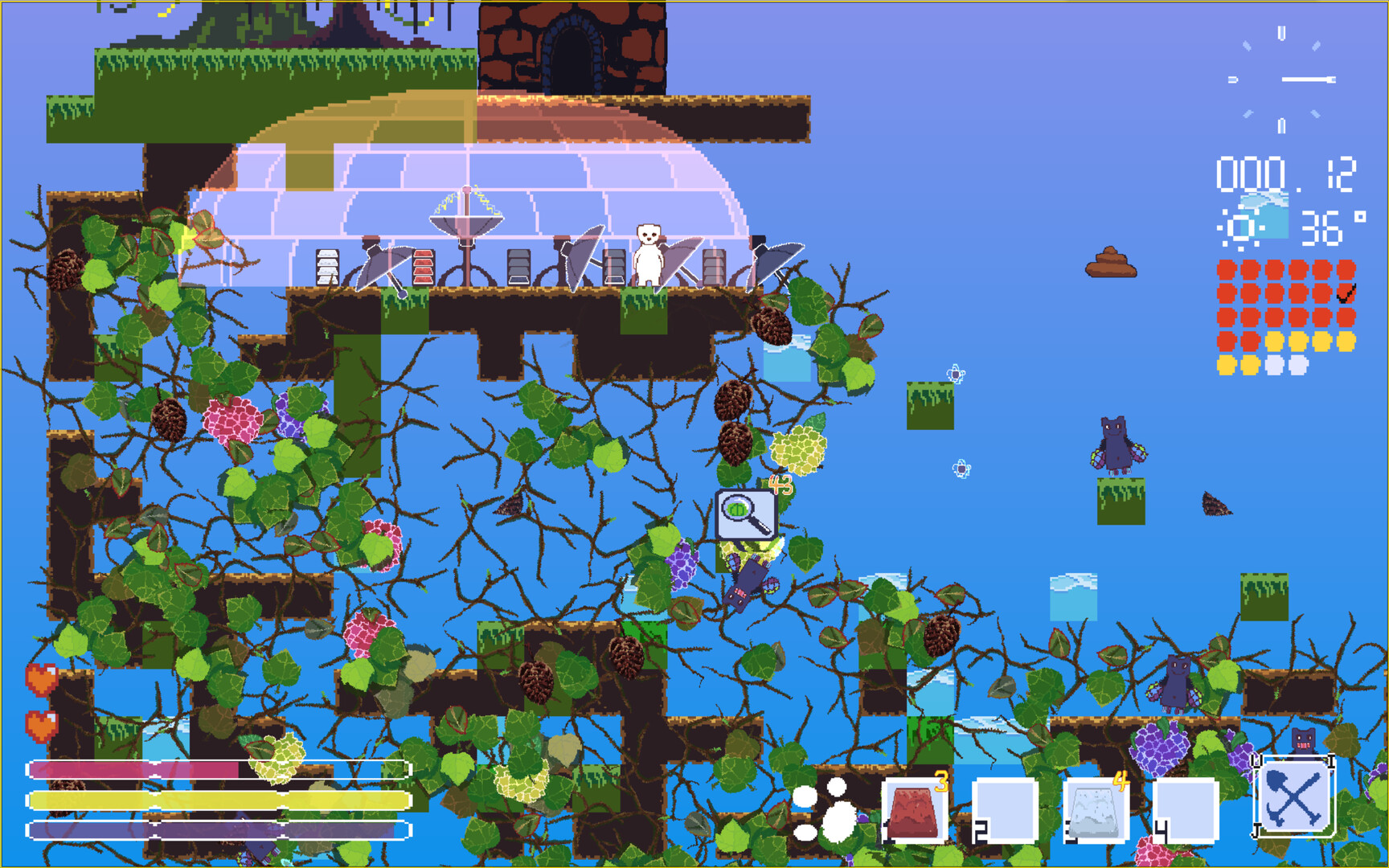Toggle a white apple slot in the fruit tracker
The image size is (1389, 868).
(x=1274, y=366)
